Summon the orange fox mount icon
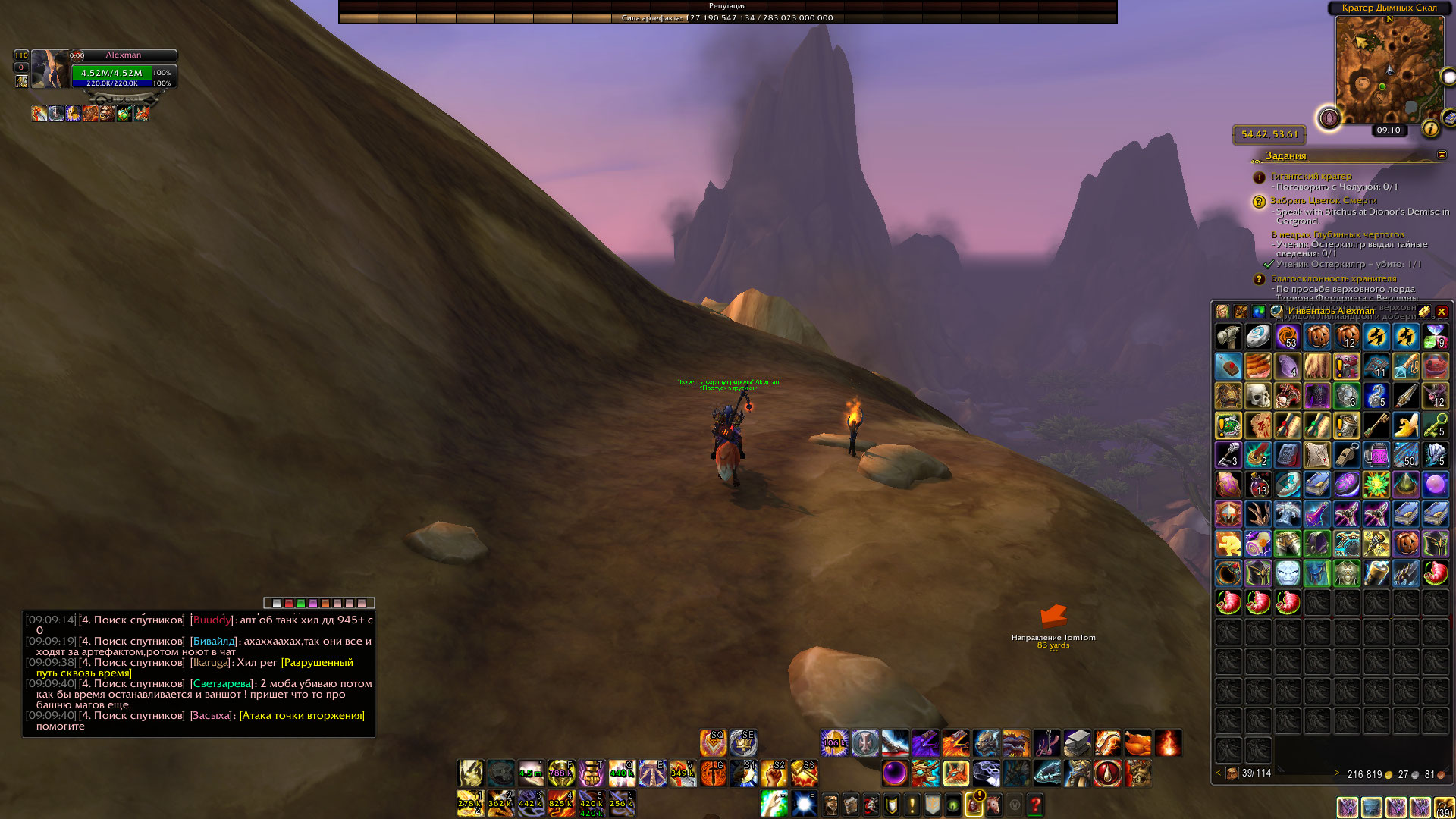1456x819 pixels. pos(956,773)
